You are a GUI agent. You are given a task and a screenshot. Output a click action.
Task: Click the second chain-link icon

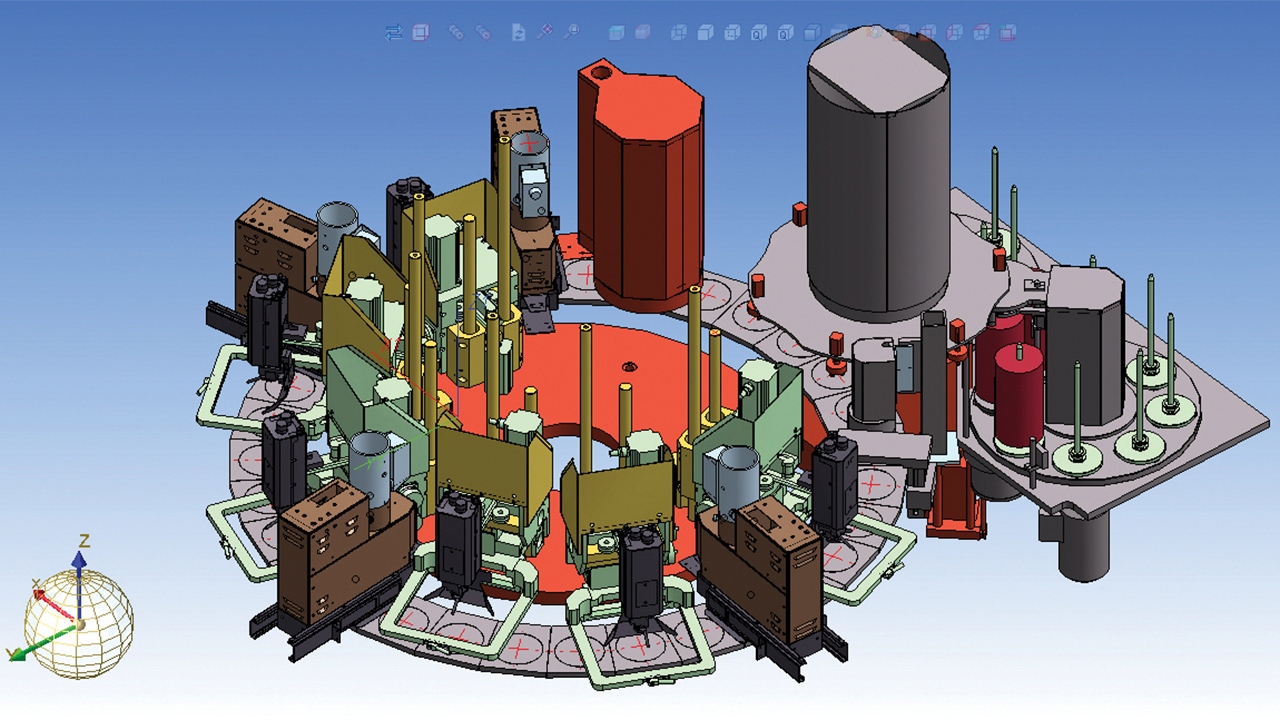[x=485, y=31]
